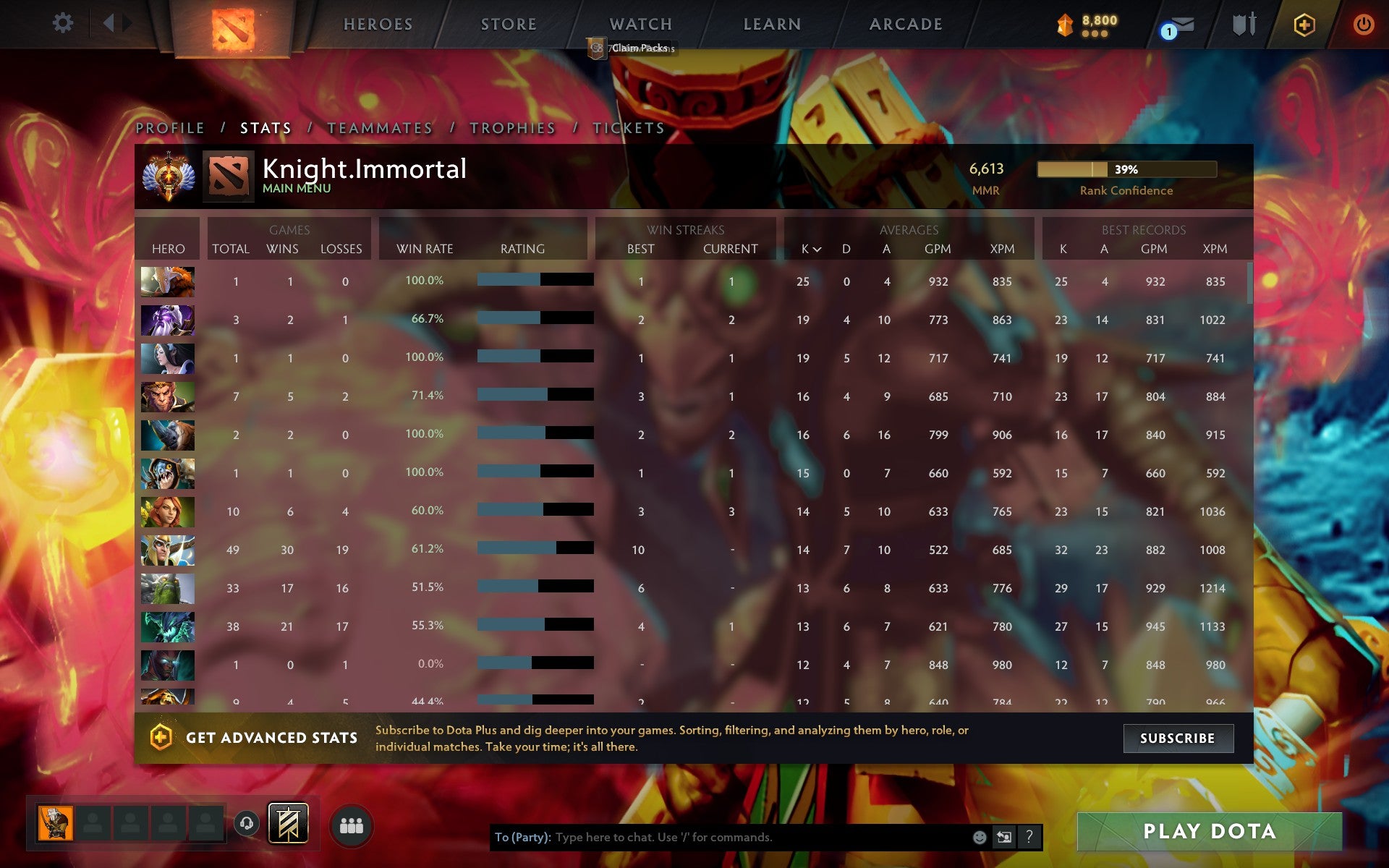Click the screenshot share icon in chat bar
Image resolution: width=1389 pixels, height=868 pixels.
(x=1005, y=838)
